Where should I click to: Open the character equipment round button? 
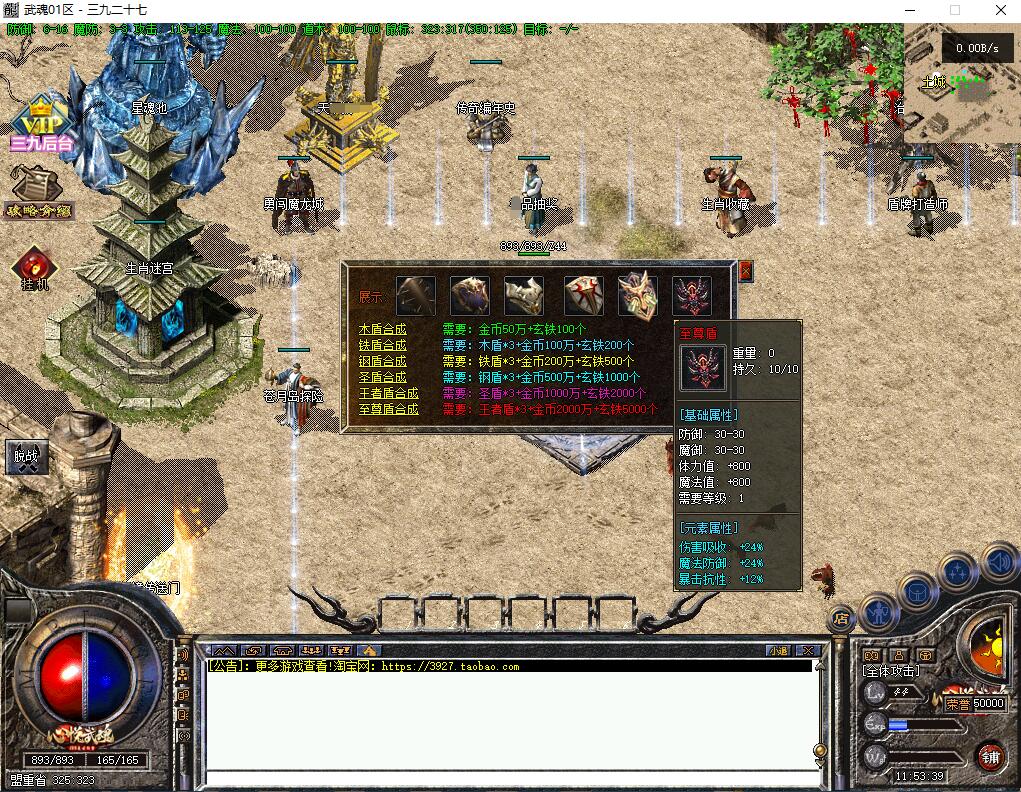878,610
